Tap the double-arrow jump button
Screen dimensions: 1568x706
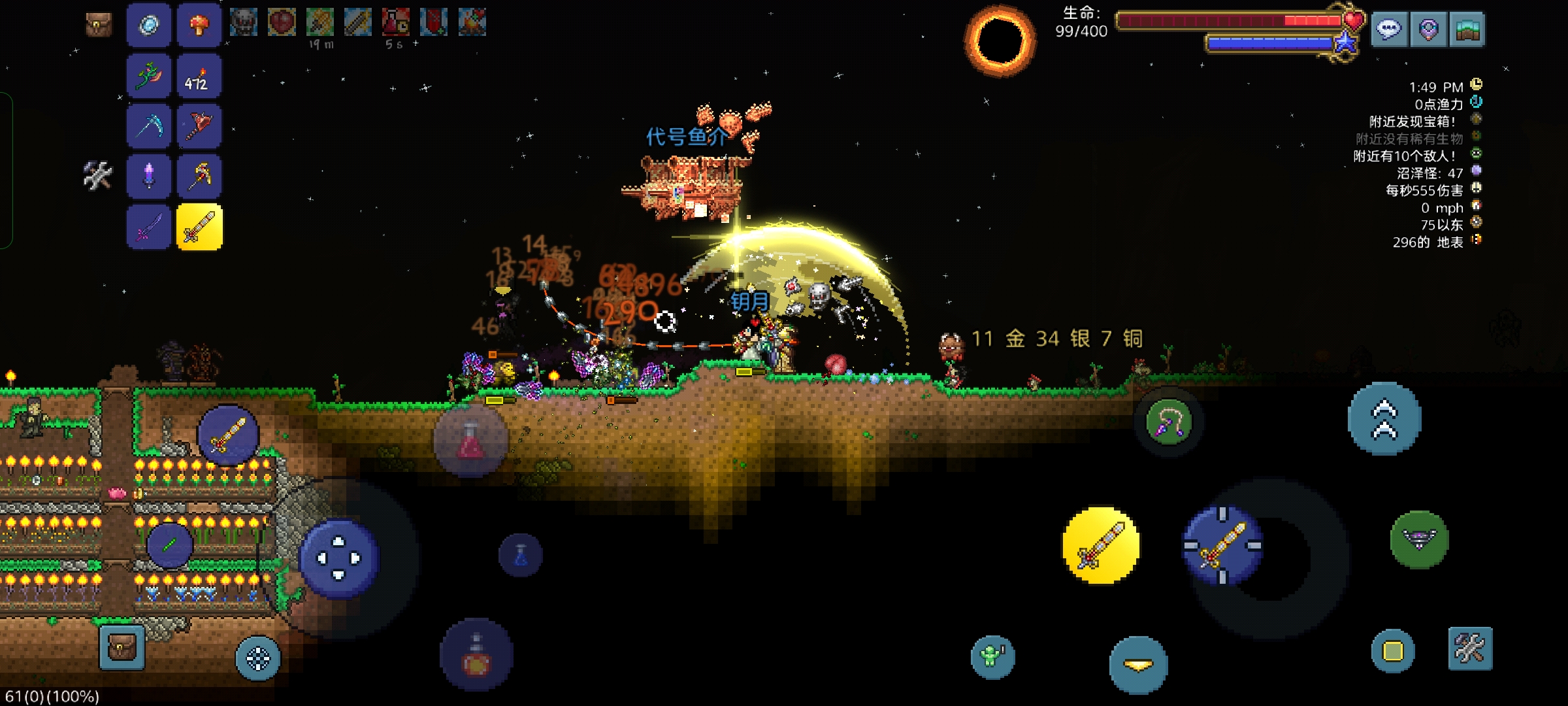click(x=1384, y=419)
